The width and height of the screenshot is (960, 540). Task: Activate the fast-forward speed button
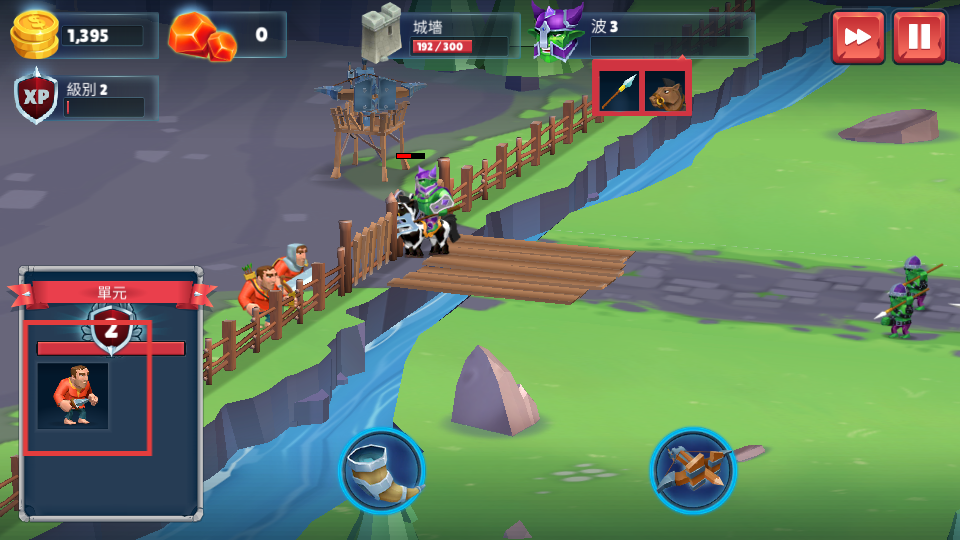pyautogui.click(x=857, y=37)
